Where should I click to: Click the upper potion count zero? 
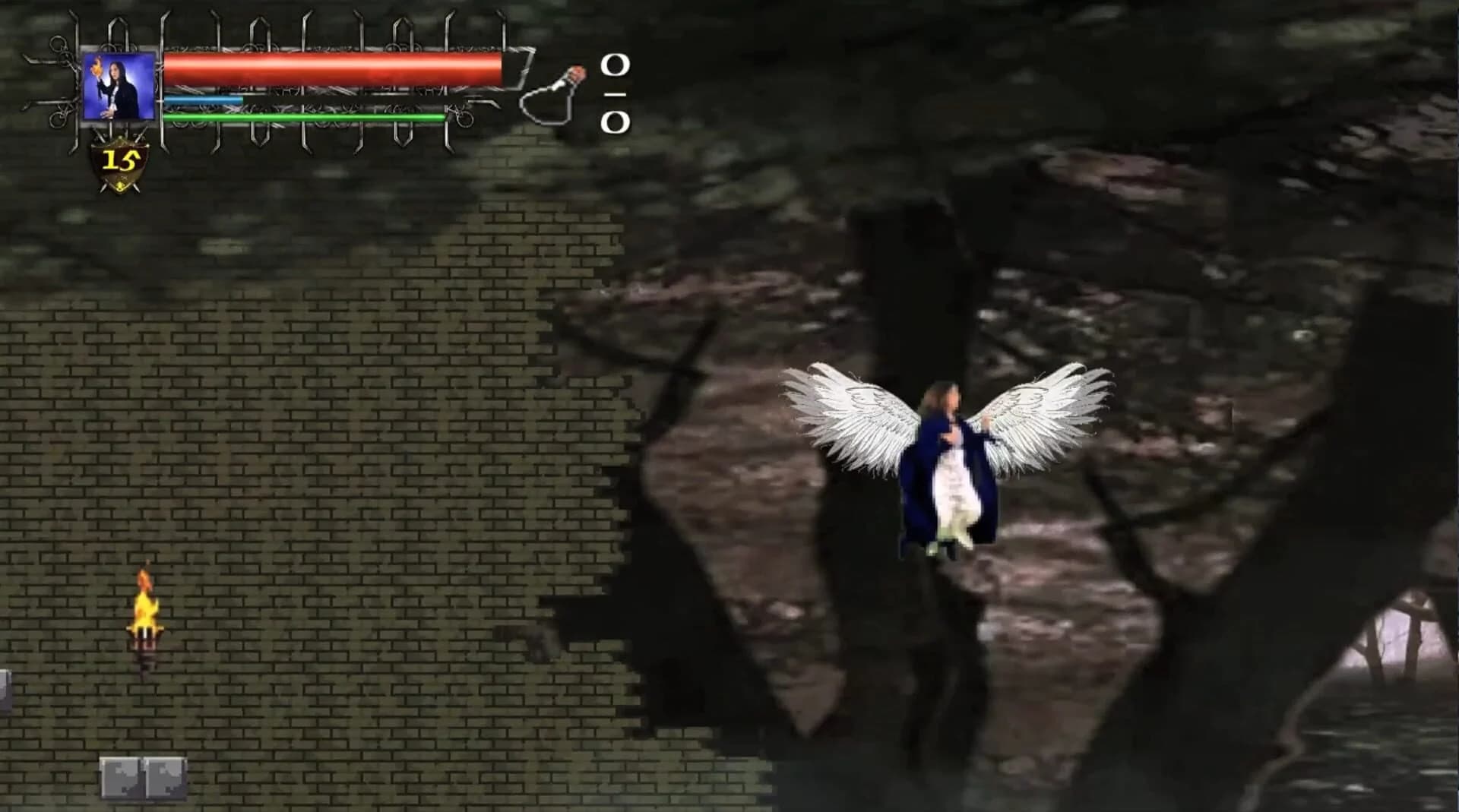(x=616, y=65)
